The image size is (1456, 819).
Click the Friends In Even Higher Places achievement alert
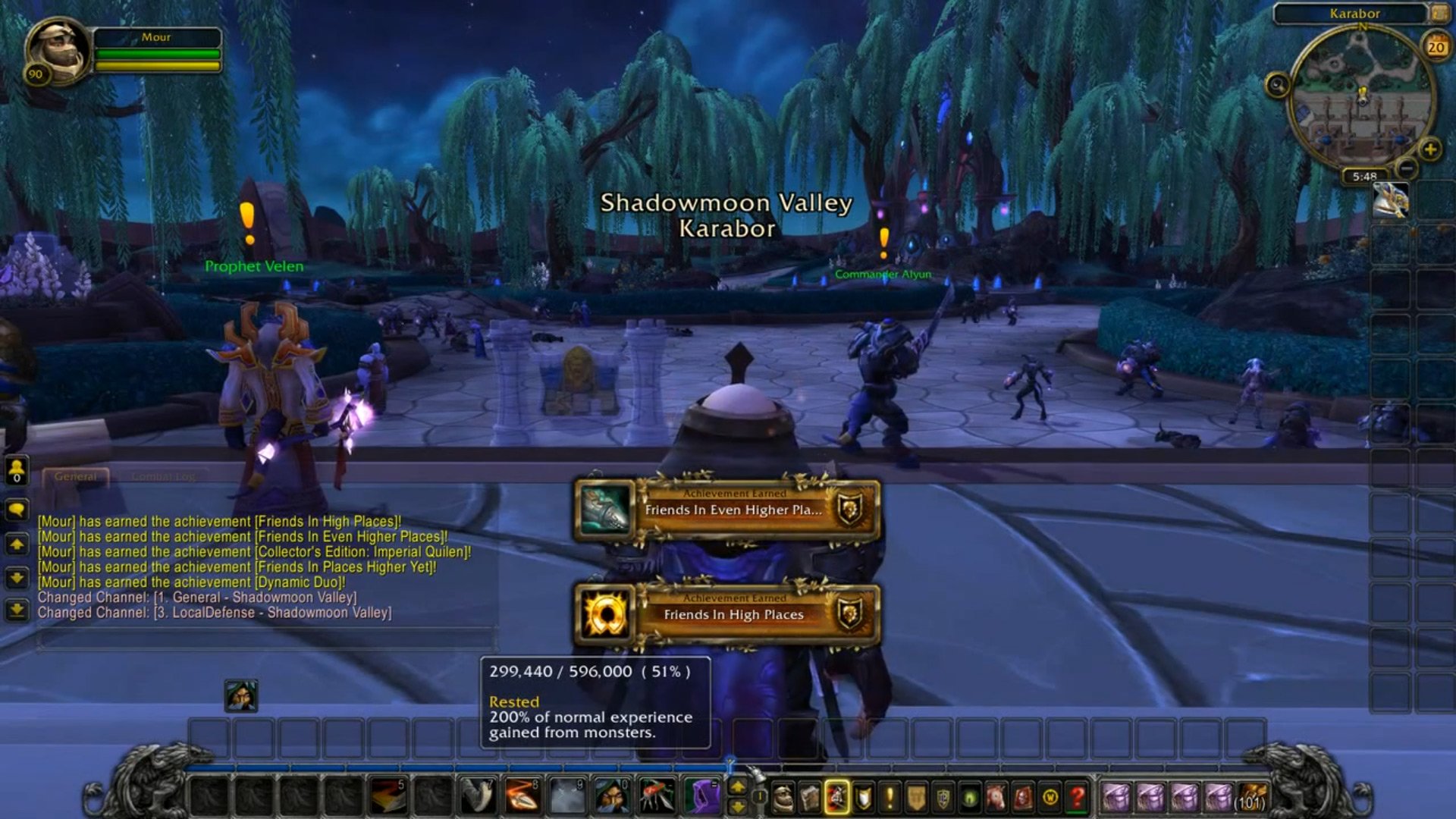click(x=726, y=509)
